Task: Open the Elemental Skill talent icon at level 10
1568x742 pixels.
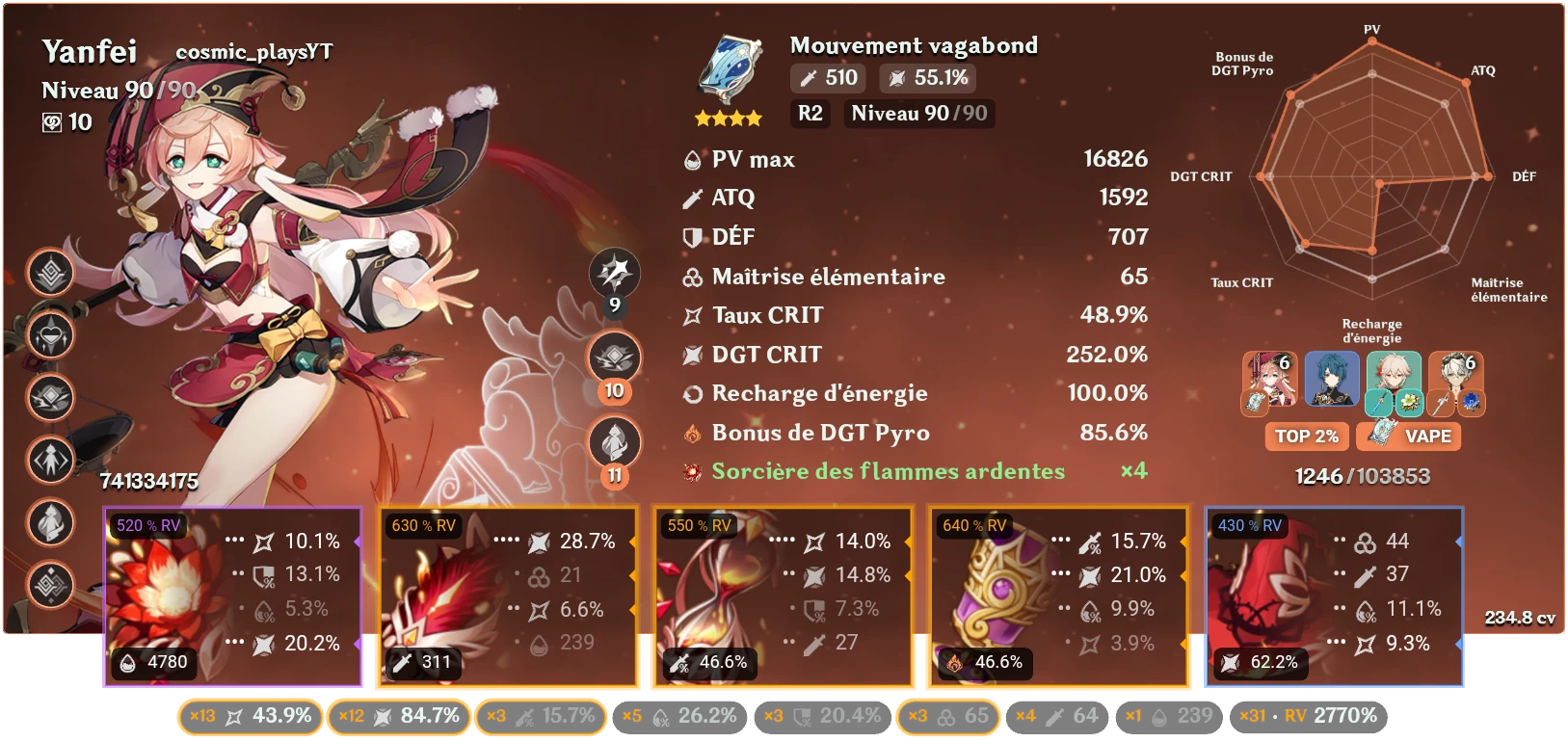Action: [614, 358]
